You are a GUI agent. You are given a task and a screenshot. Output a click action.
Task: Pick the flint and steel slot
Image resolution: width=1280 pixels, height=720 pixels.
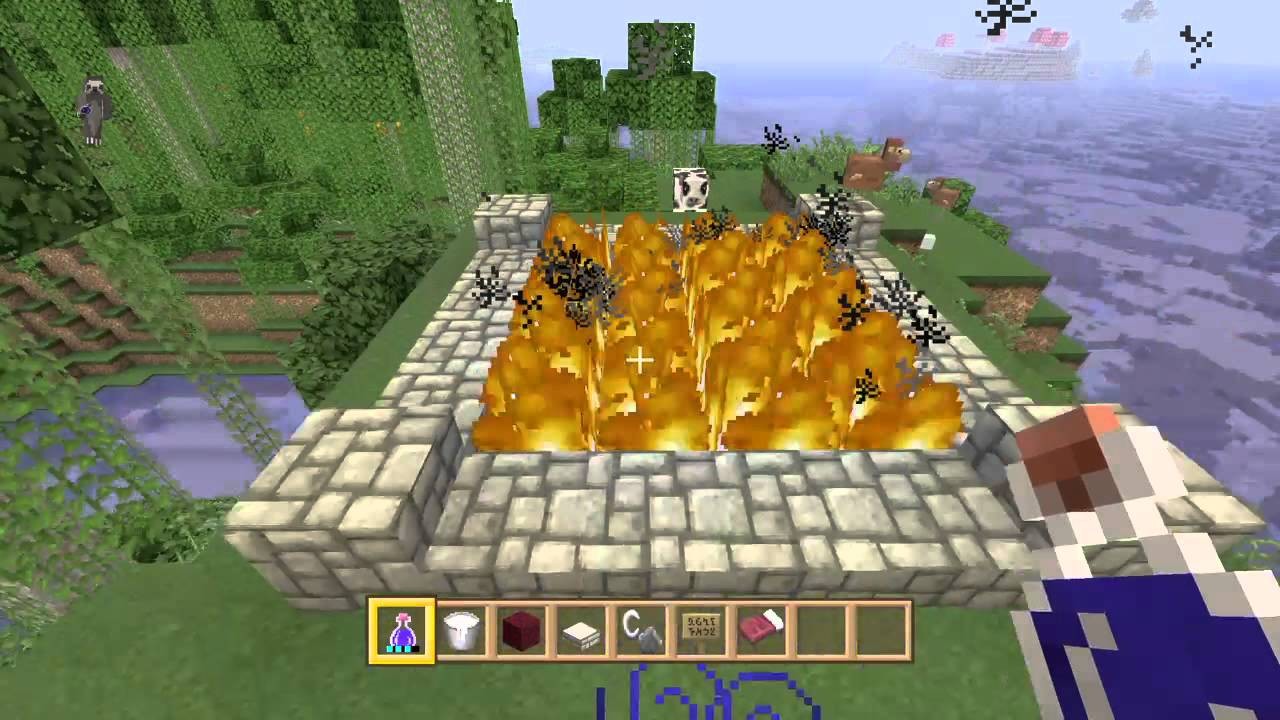pyautogui.click(x=641, y=631)
